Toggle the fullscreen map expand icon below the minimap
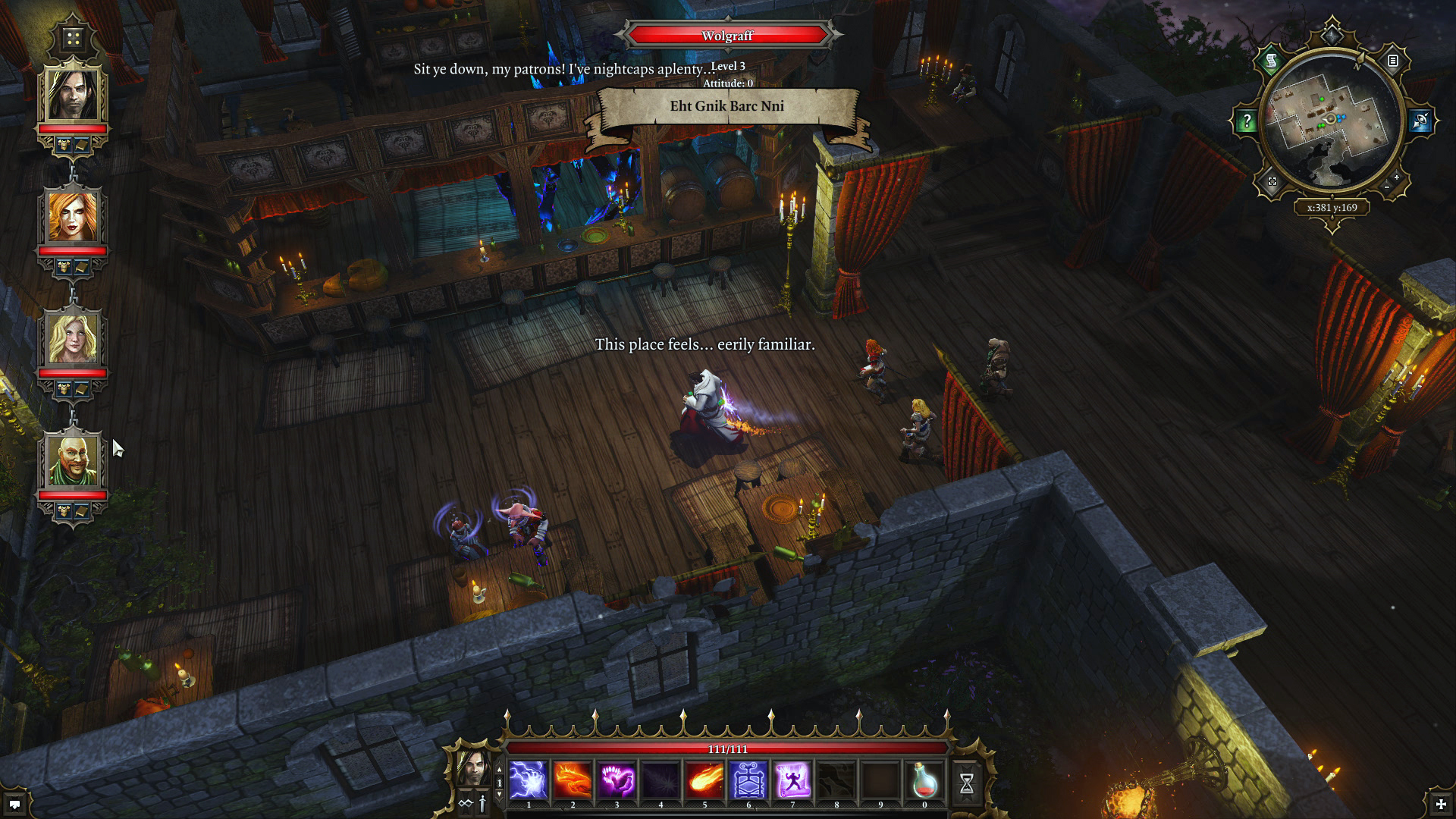The height and width of the screenshot is (819, 1456). (x=1273, y=183)
